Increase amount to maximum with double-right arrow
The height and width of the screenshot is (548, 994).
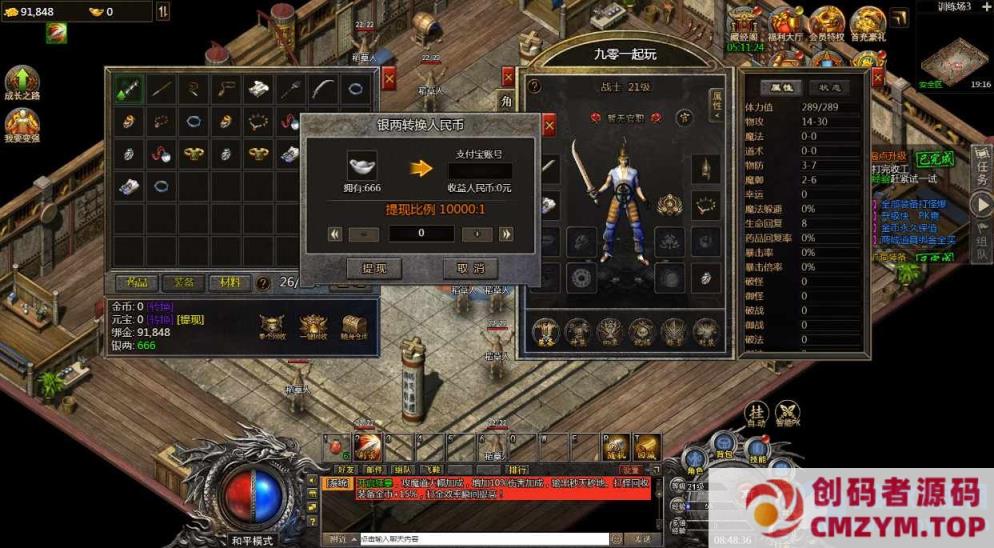(x=506, y=233)
